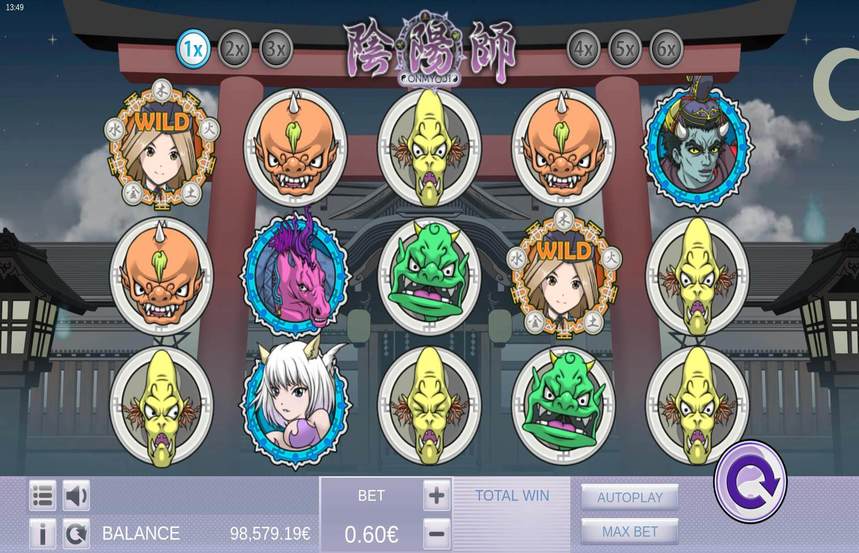Increase the bet with the plus button
The image size is (859, 553).
(436, 495)
